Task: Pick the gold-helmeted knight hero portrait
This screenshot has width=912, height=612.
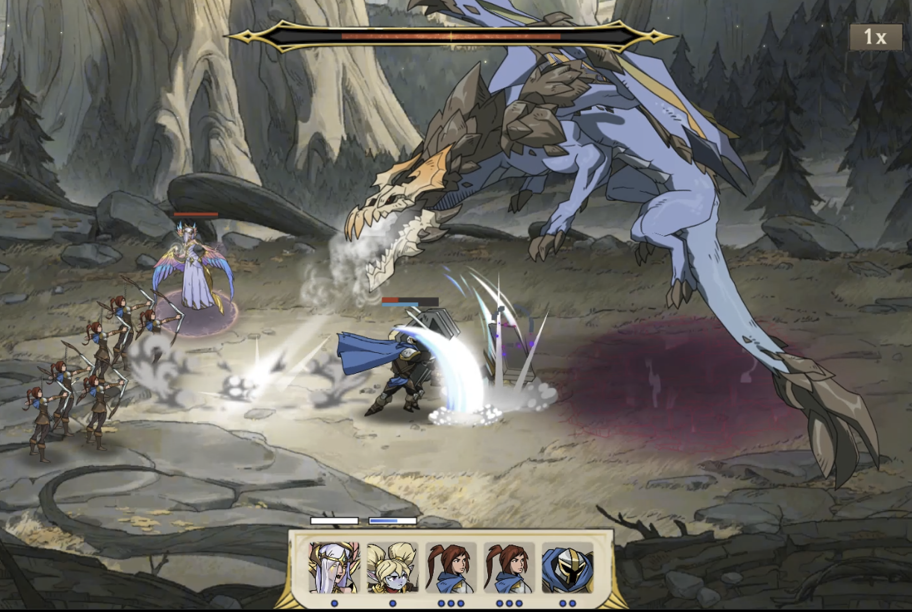Action: tap(567, 568)
